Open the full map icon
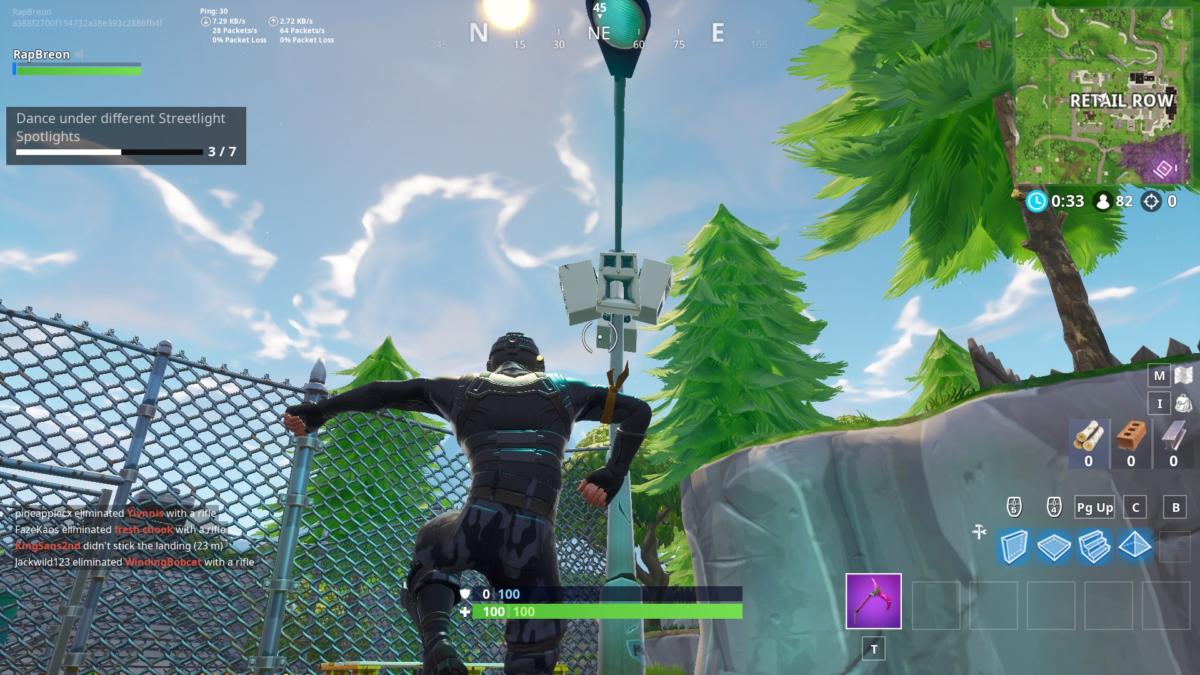This screenshot has width=1200, height=675. pos(1183,376)
